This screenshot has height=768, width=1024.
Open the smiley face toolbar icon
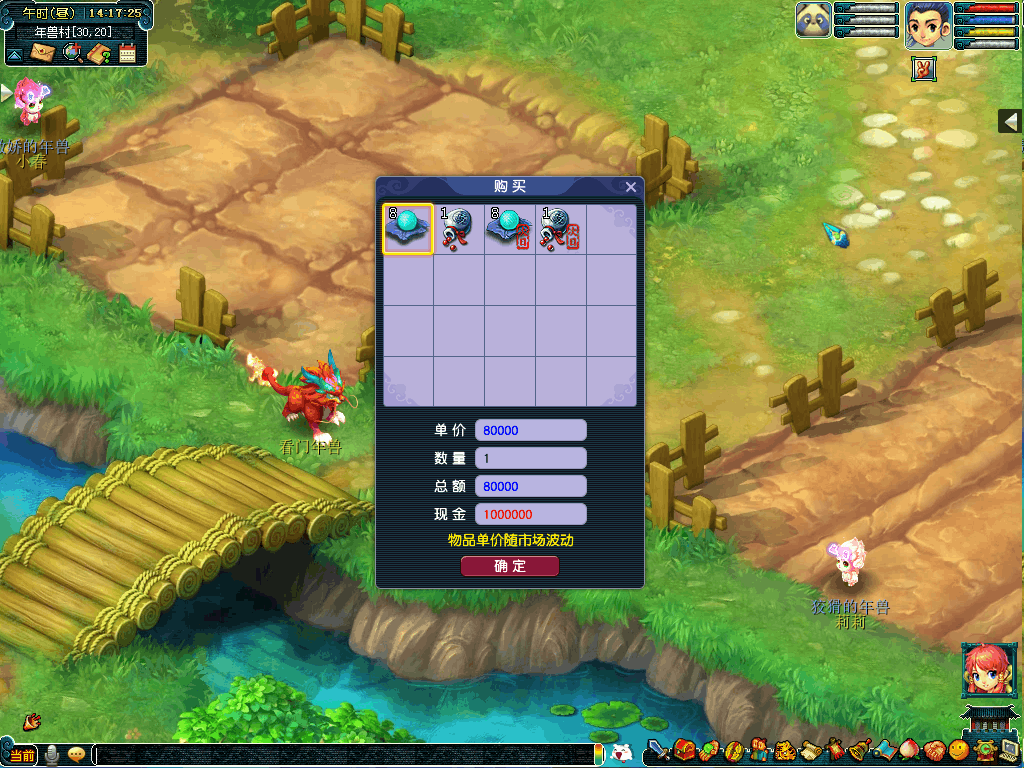point(958,749)
